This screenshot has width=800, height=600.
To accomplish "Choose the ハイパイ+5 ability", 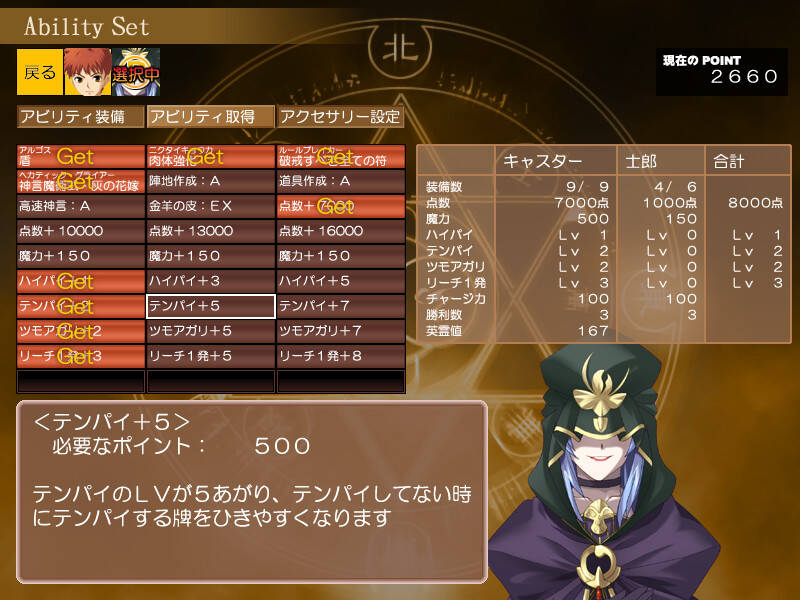I will pyautogui.click(x=341, y=282).
